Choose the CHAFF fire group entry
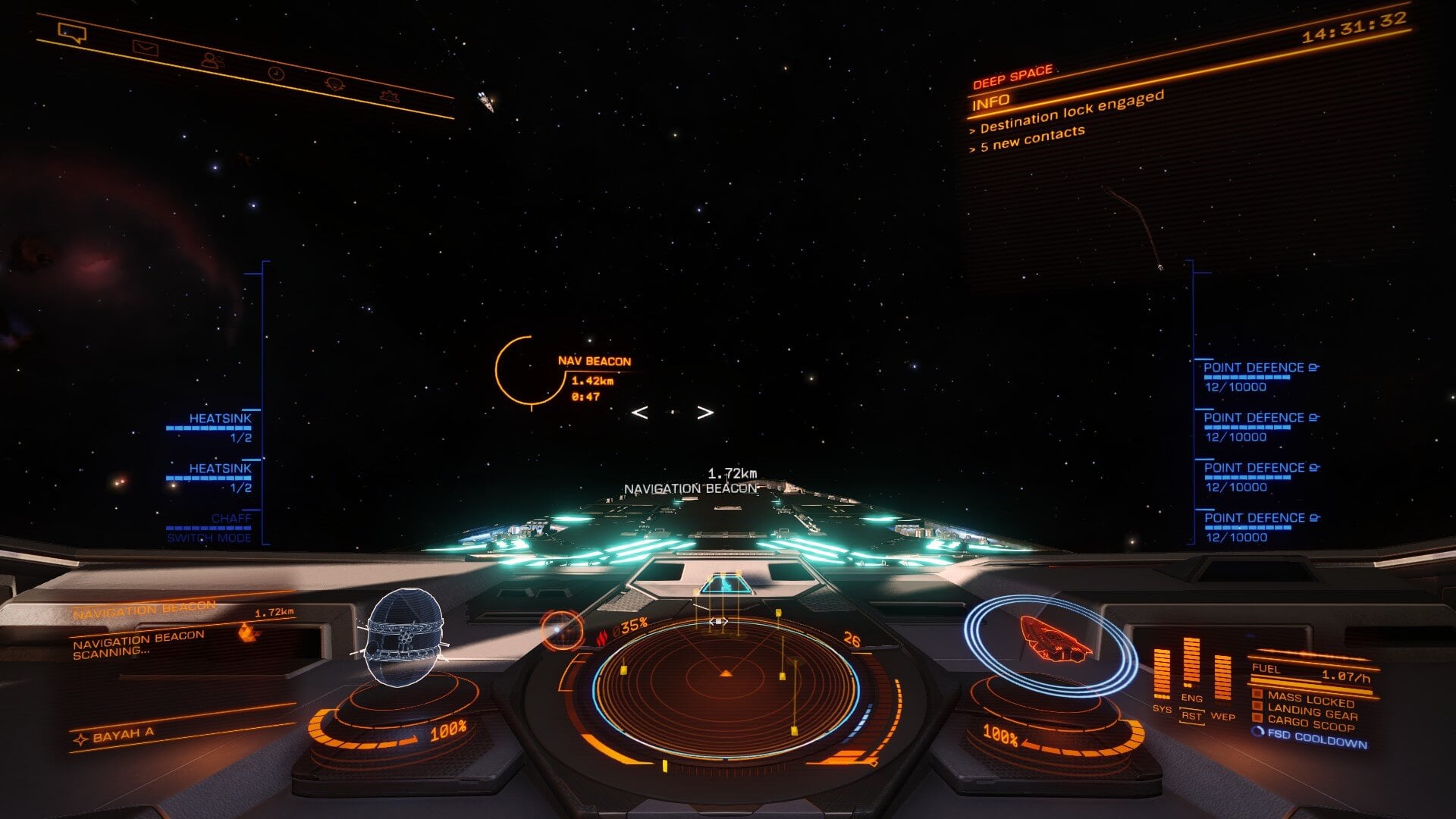This screenshot has height=819, width=1456. [231, 519]
